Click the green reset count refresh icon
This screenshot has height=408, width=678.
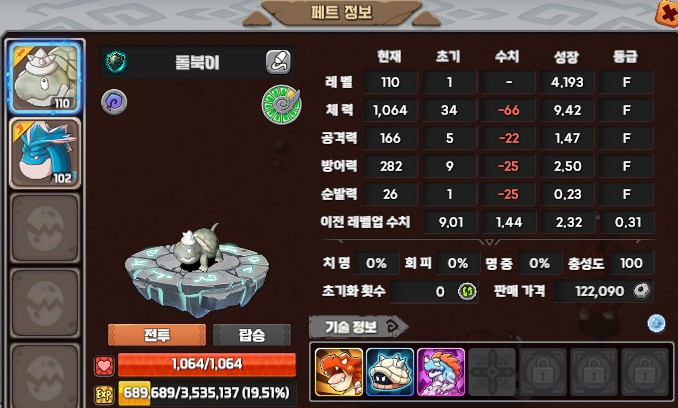(x=466, y=291)
